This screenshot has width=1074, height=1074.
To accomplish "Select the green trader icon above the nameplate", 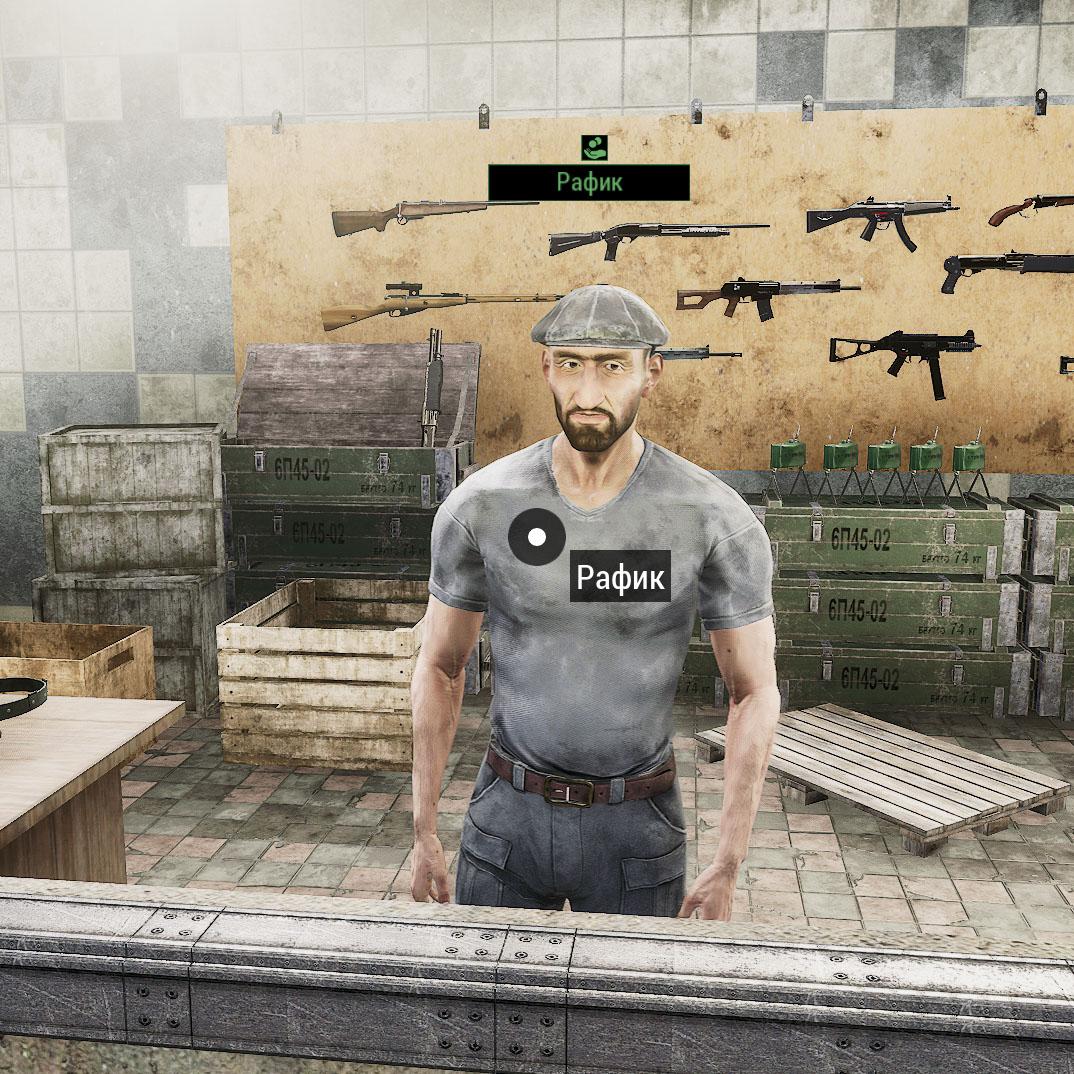I will pyautogui.click(x=594, y=148).
